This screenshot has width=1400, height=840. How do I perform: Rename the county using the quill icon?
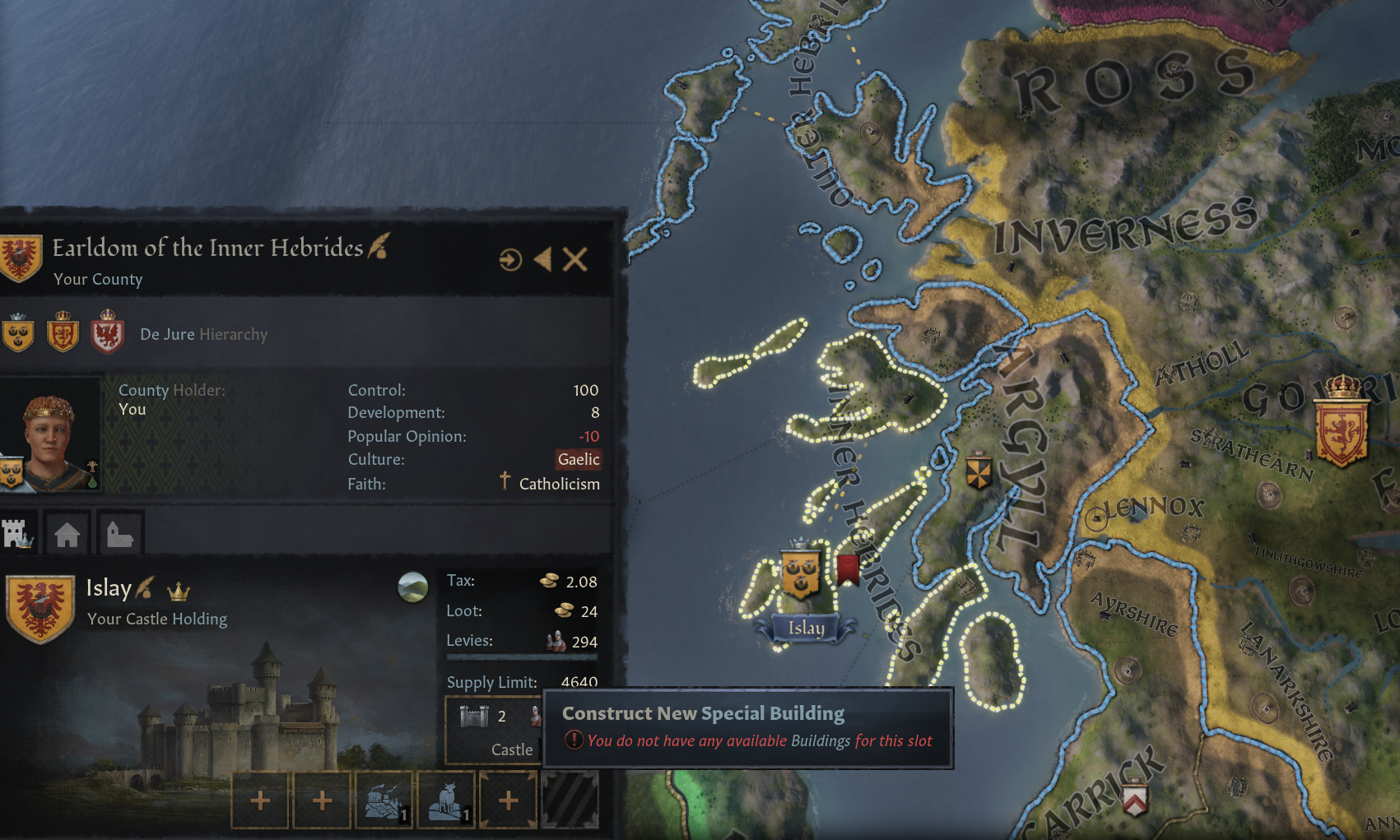pos(379,247)
